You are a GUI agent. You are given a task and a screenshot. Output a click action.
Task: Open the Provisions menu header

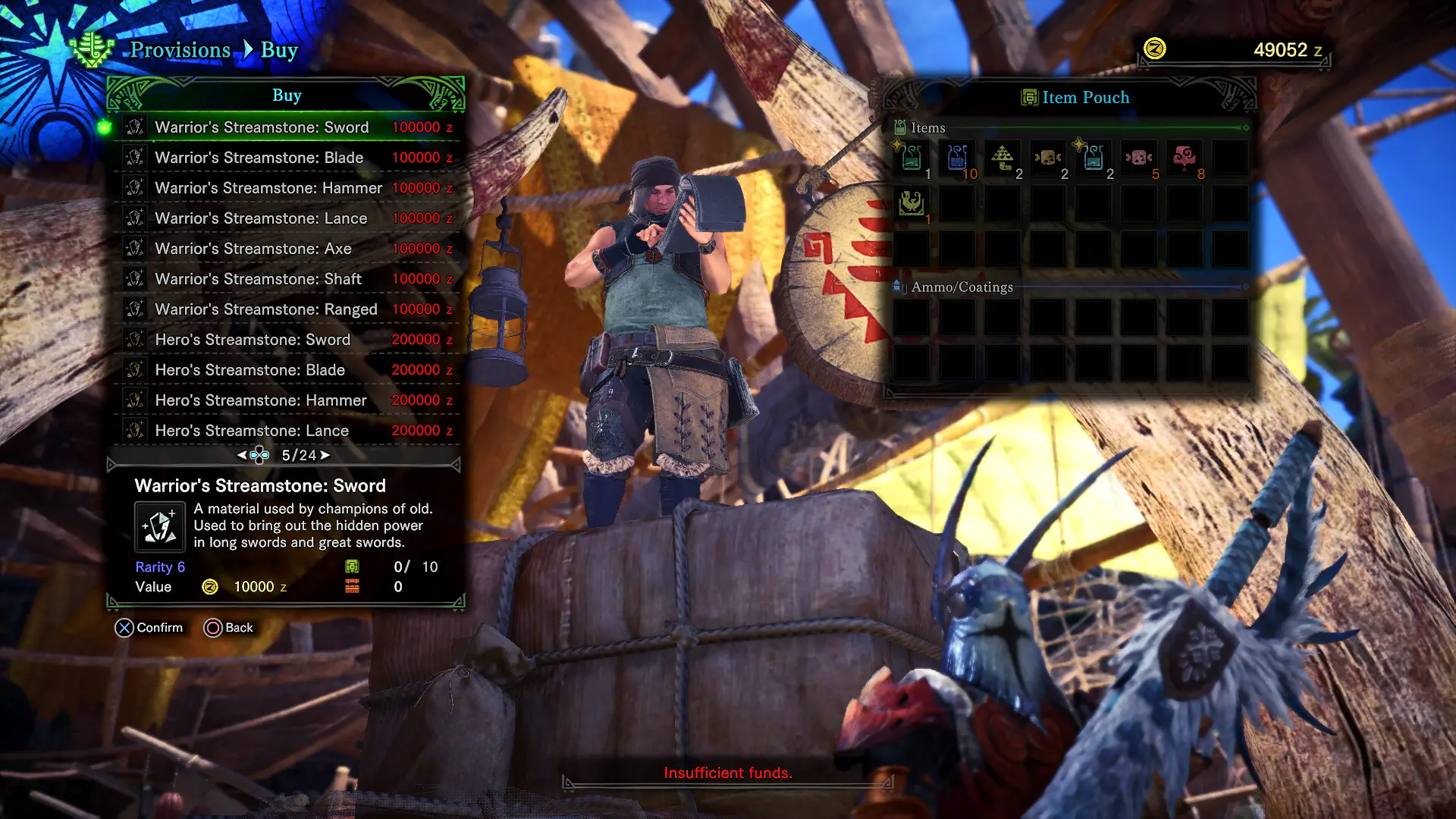pos(180,50)
